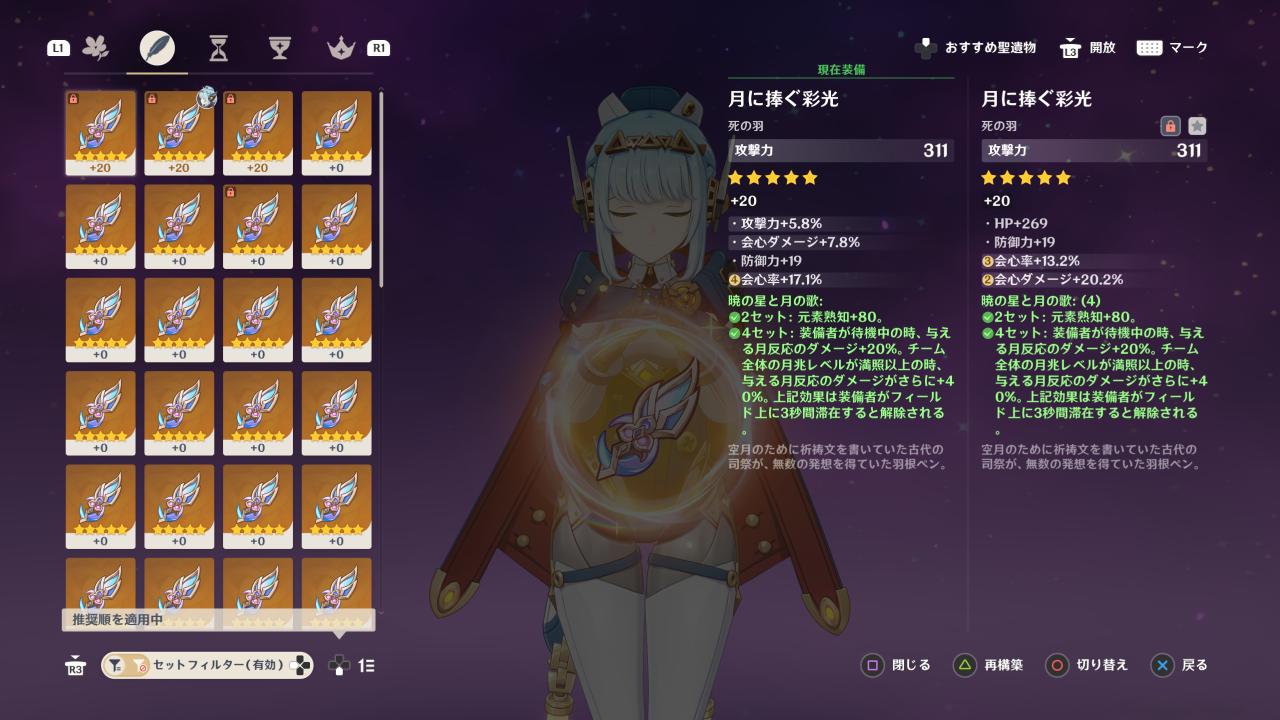
Task: Choose the locked +0 feather artifact
Action: coord(258,225)
